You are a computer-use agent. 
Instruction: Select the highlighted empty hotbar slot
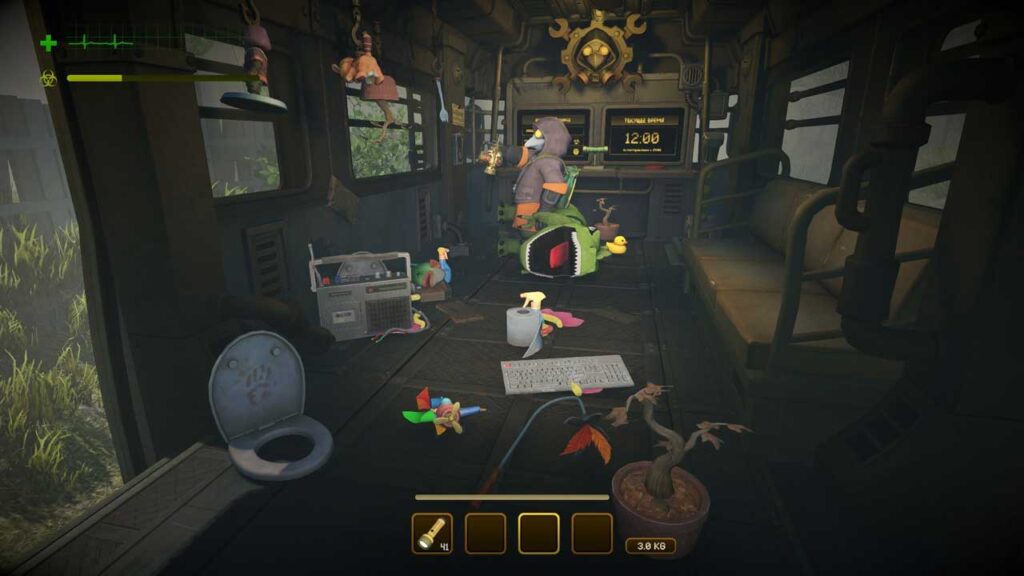pyautogui.click(x=538, y=533)
